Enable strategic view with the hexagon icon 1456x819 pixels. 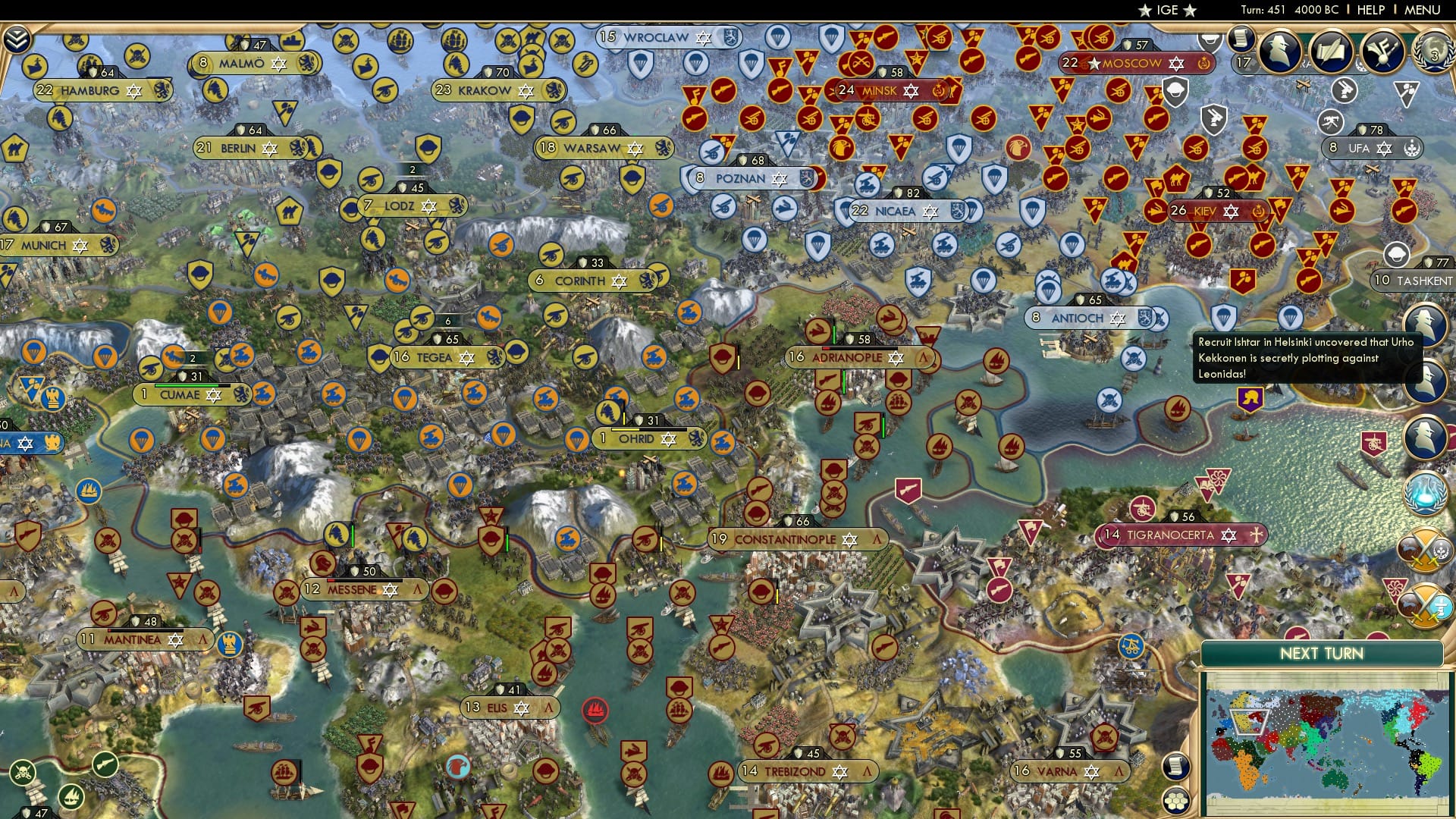(x=1177, y=801)
